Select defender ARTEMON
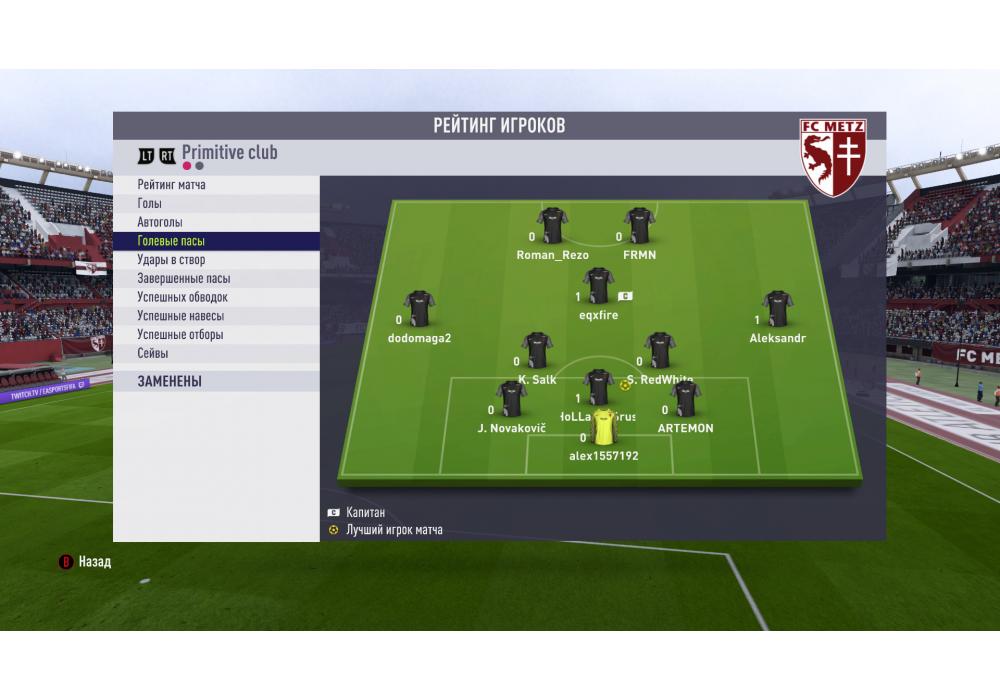 [685, 399]
